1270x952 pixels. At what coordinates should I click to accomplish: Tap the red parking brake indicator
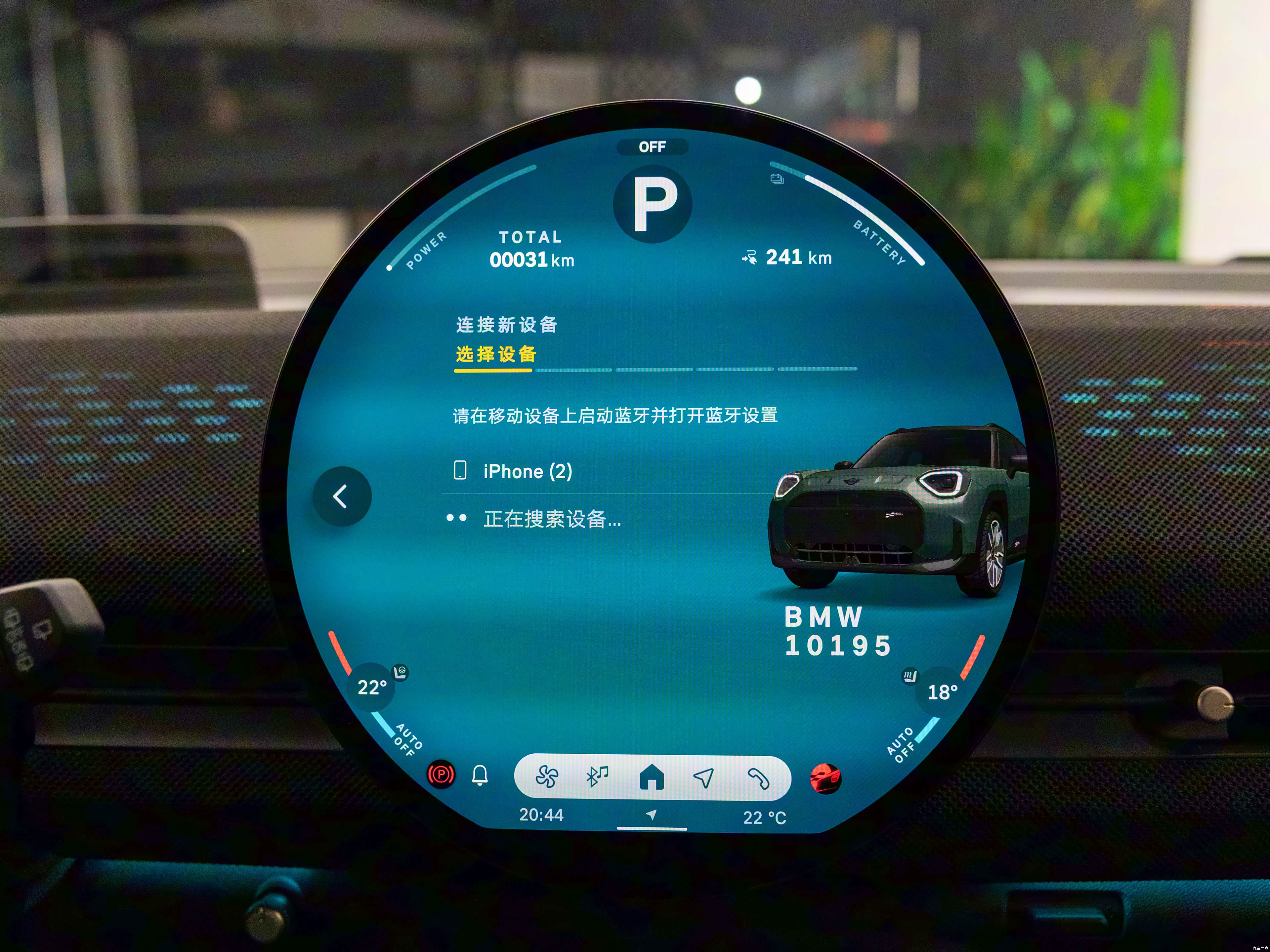(441, 775)
